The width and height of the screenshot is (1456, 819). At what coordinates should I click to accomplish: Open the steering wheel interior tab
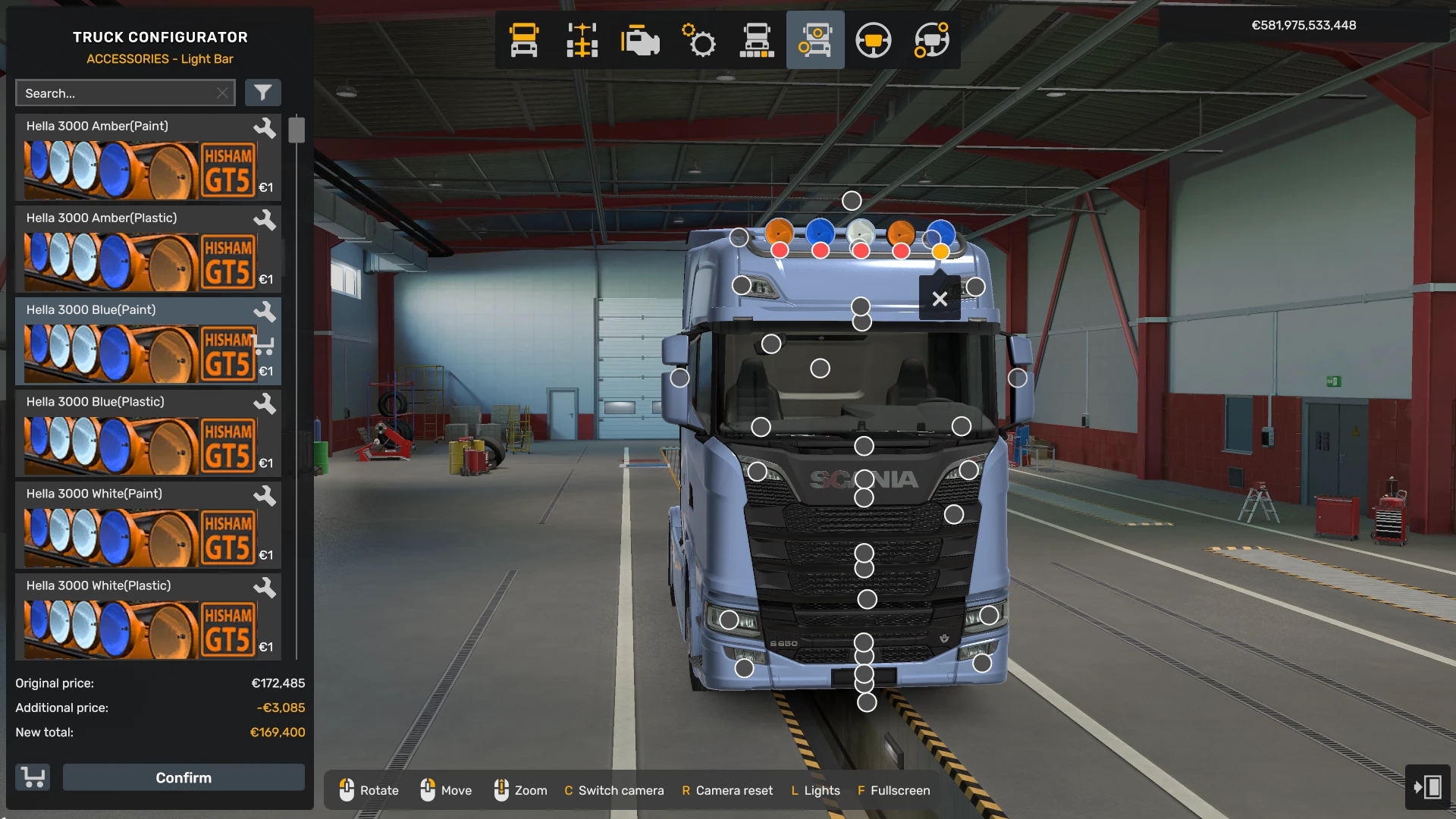(x=873, y=40)
